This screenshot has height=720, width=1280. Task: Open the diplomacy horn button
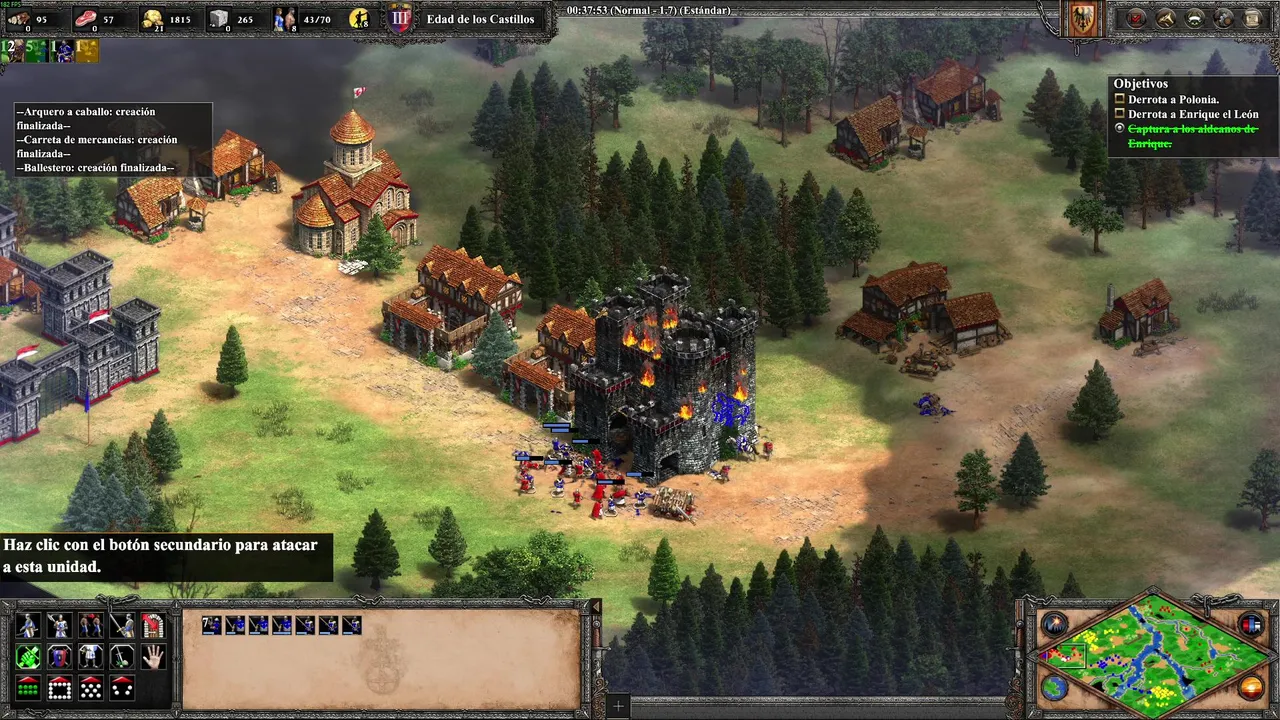[1166, 18]
